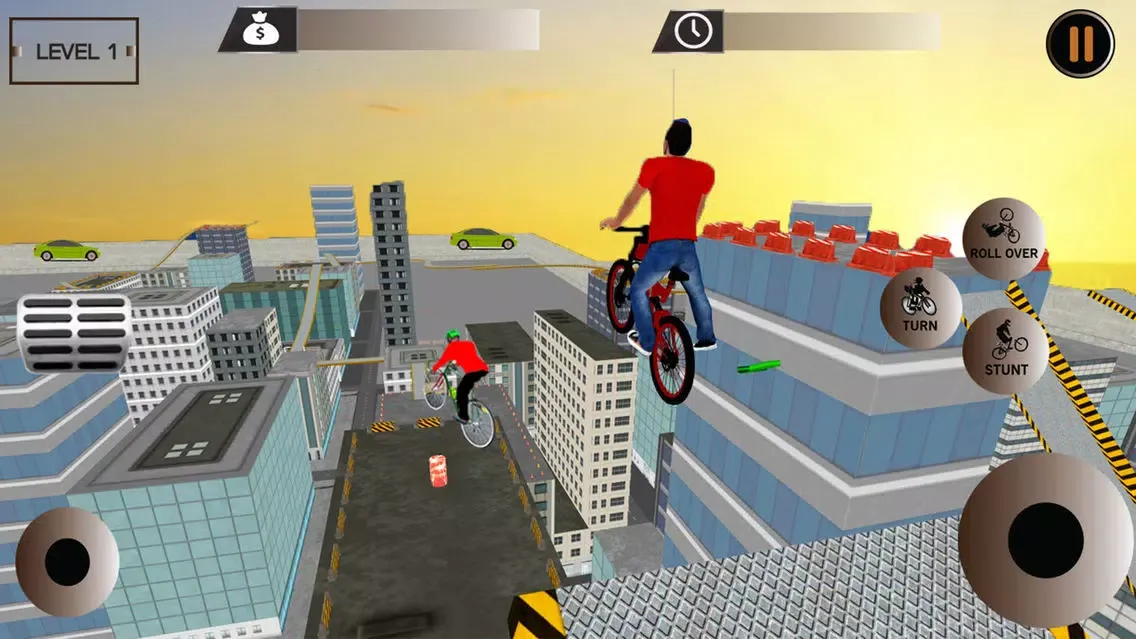
Task: Tap the Roll Over stunt button
Action: pos(1003,238)
